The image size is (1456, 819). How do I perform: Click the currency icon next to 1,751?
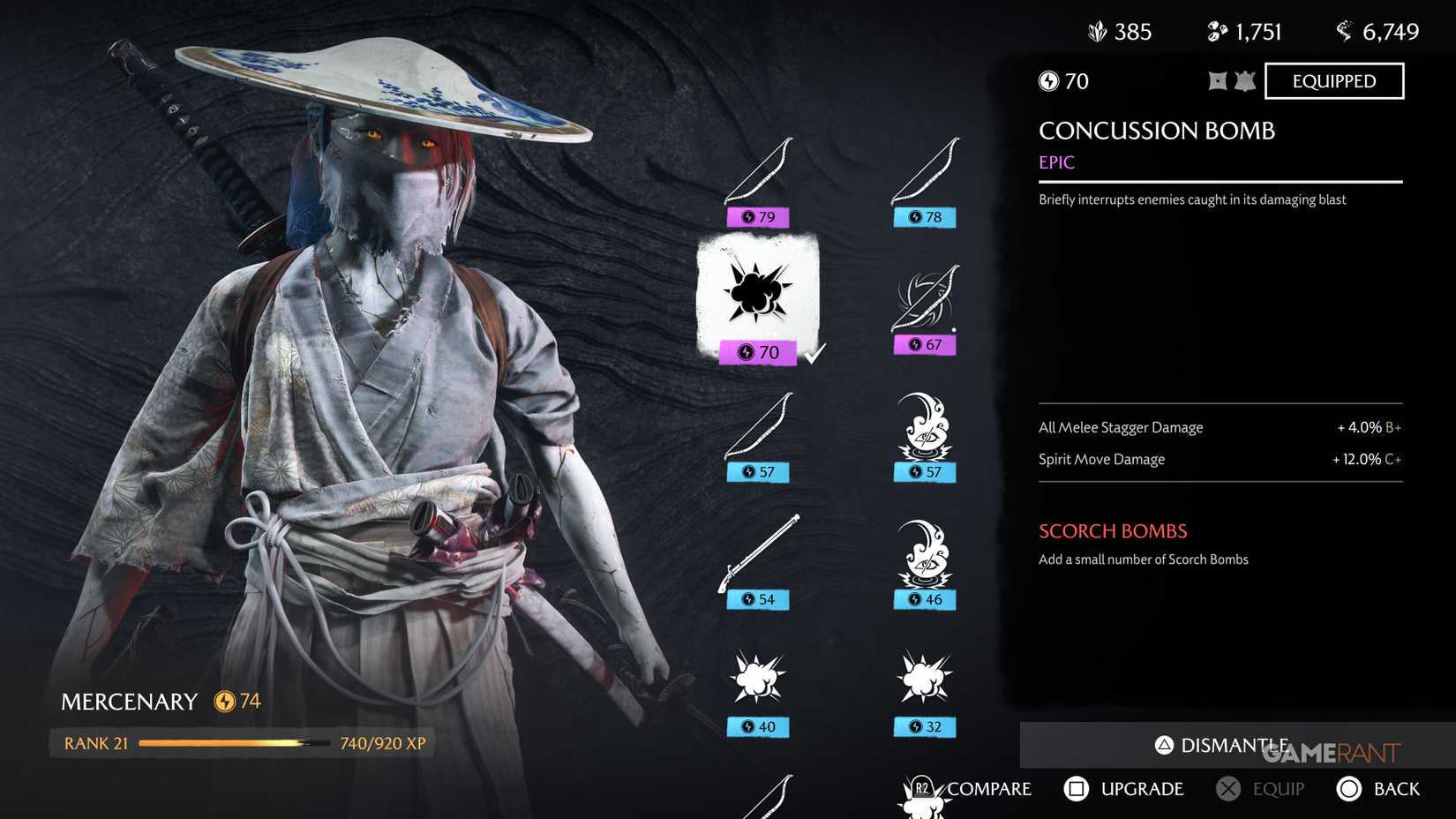point(1216,31)
